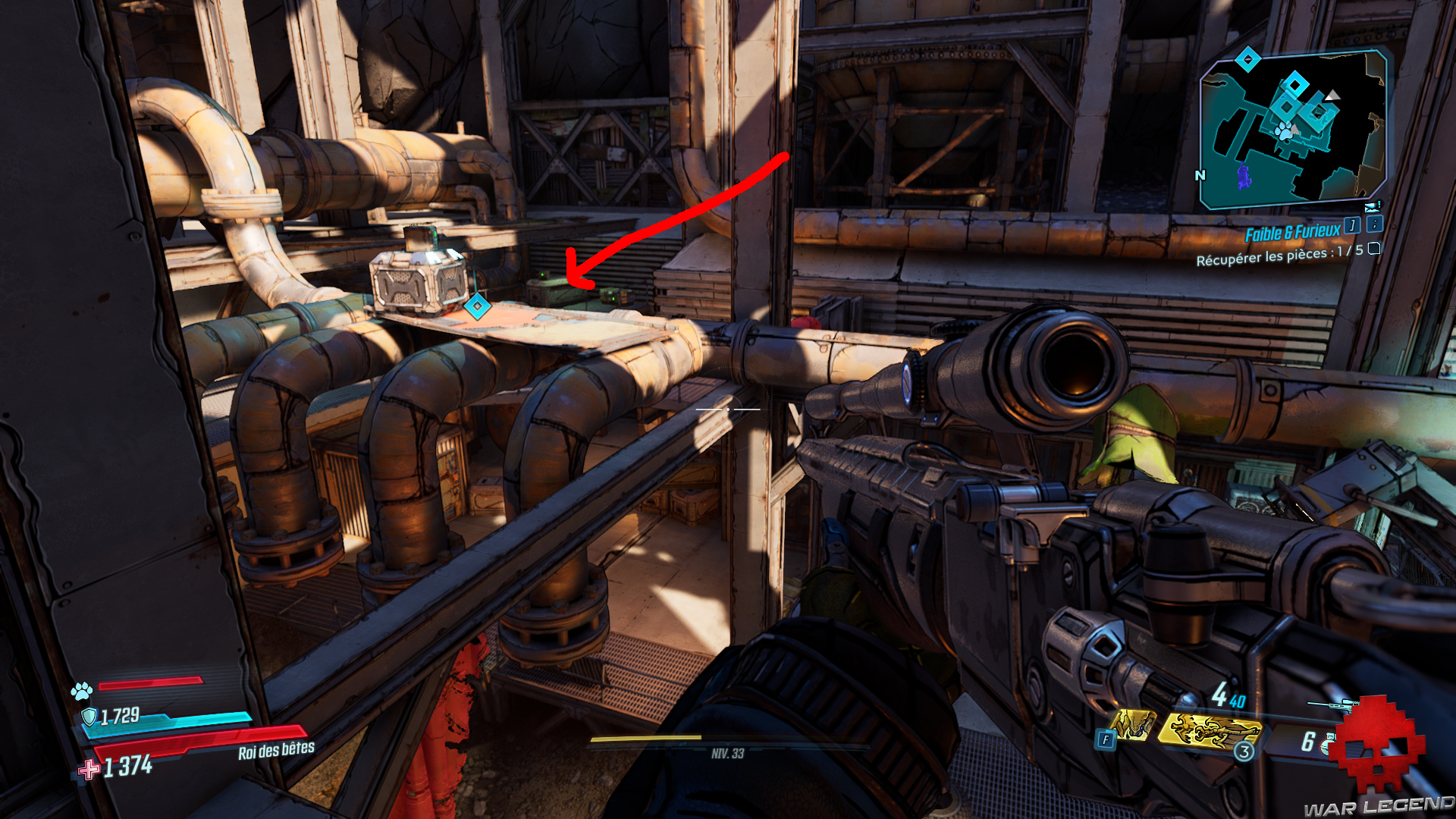The height and width of the screenshot is (819, 1456).
Task: Select the equipped sniper rifle icon
Action: (1332, 705)
